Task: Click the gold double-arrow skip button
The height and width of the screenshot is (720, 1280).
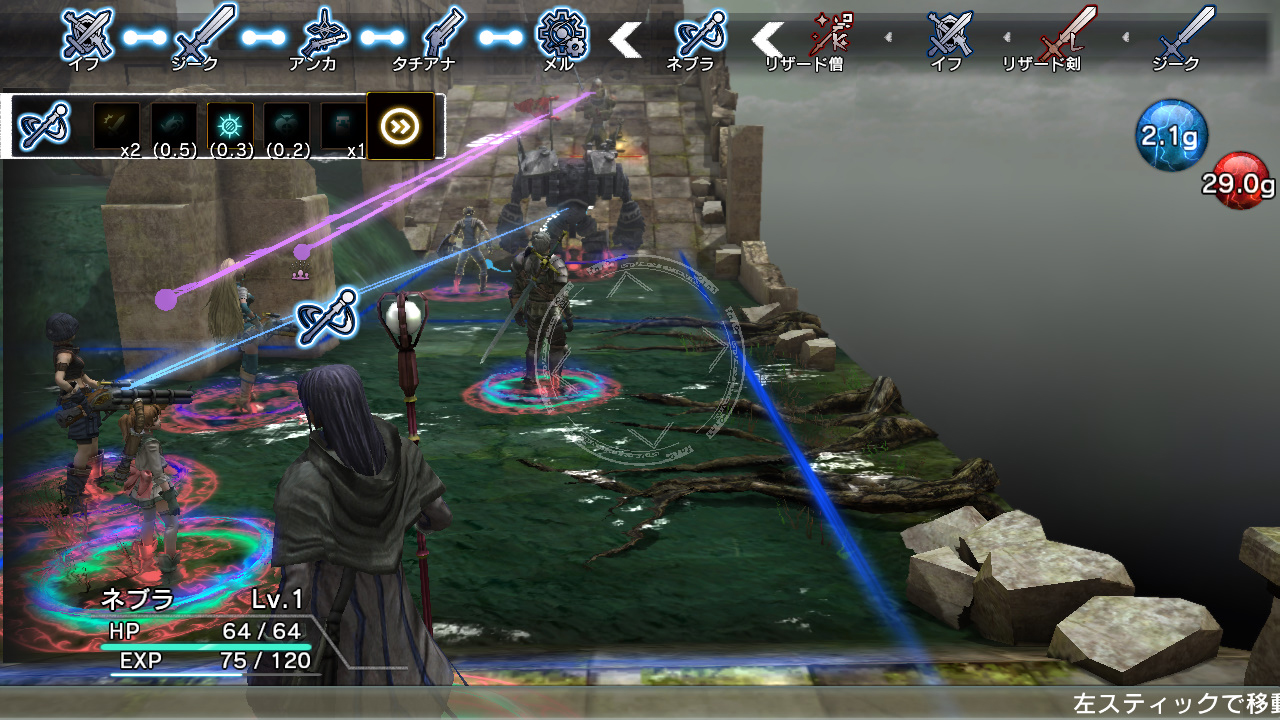Action: click(x=401, y=126)
